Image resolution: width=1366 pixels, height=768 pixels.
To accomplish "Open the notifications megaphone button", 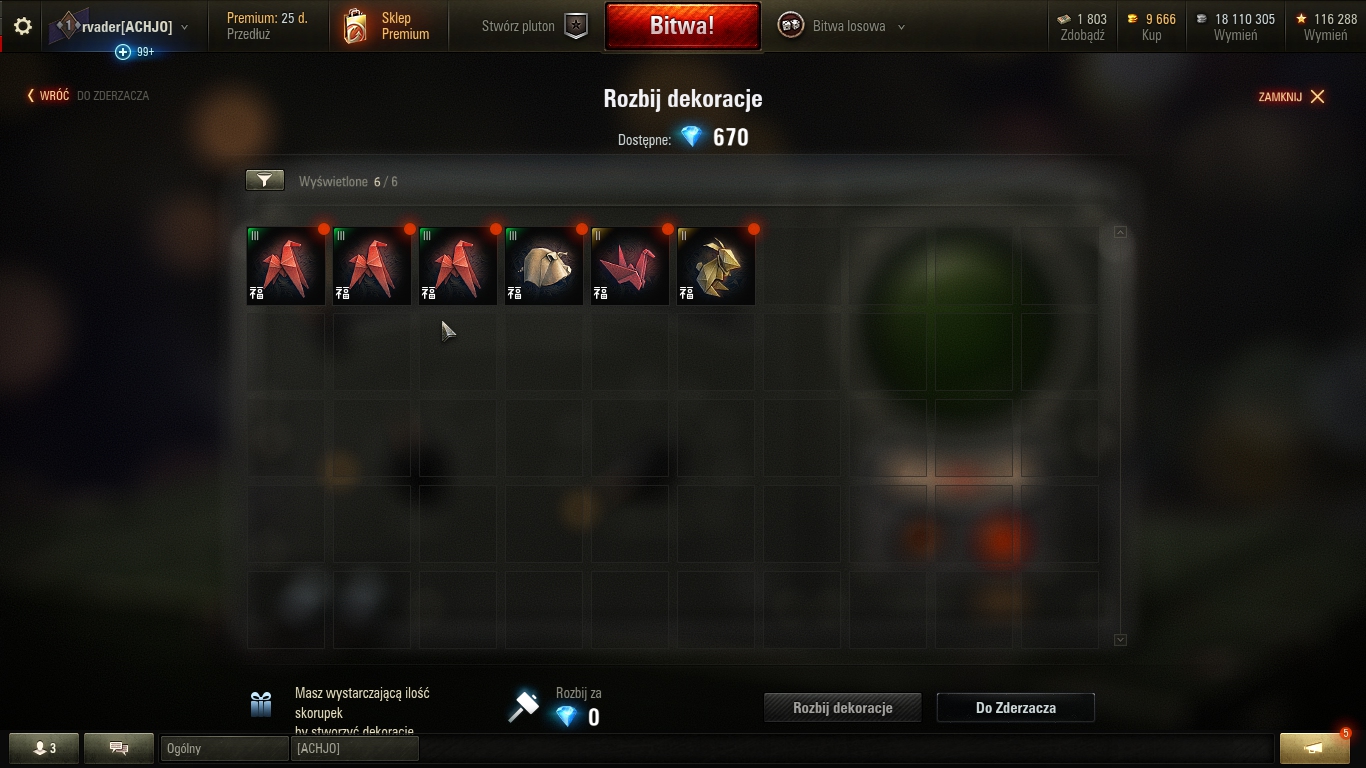I will [1314, 748].
